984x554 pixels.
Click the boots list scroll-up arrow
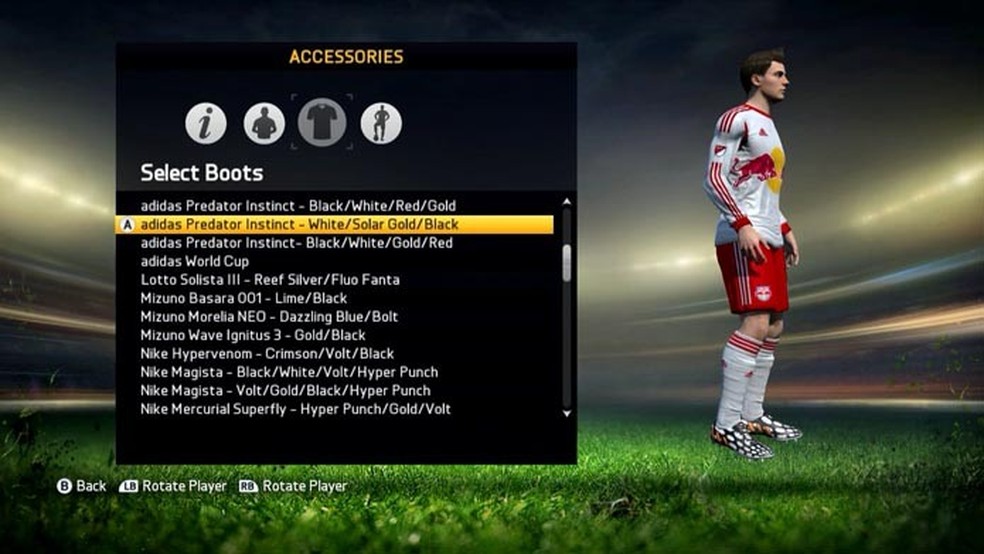567,203
